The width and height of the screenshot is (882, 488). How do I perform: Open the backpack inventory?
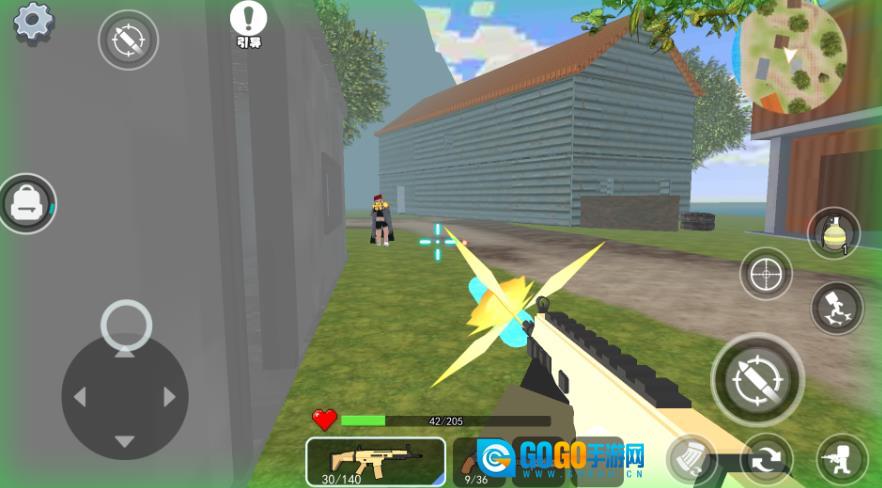[x=27, y=204]
